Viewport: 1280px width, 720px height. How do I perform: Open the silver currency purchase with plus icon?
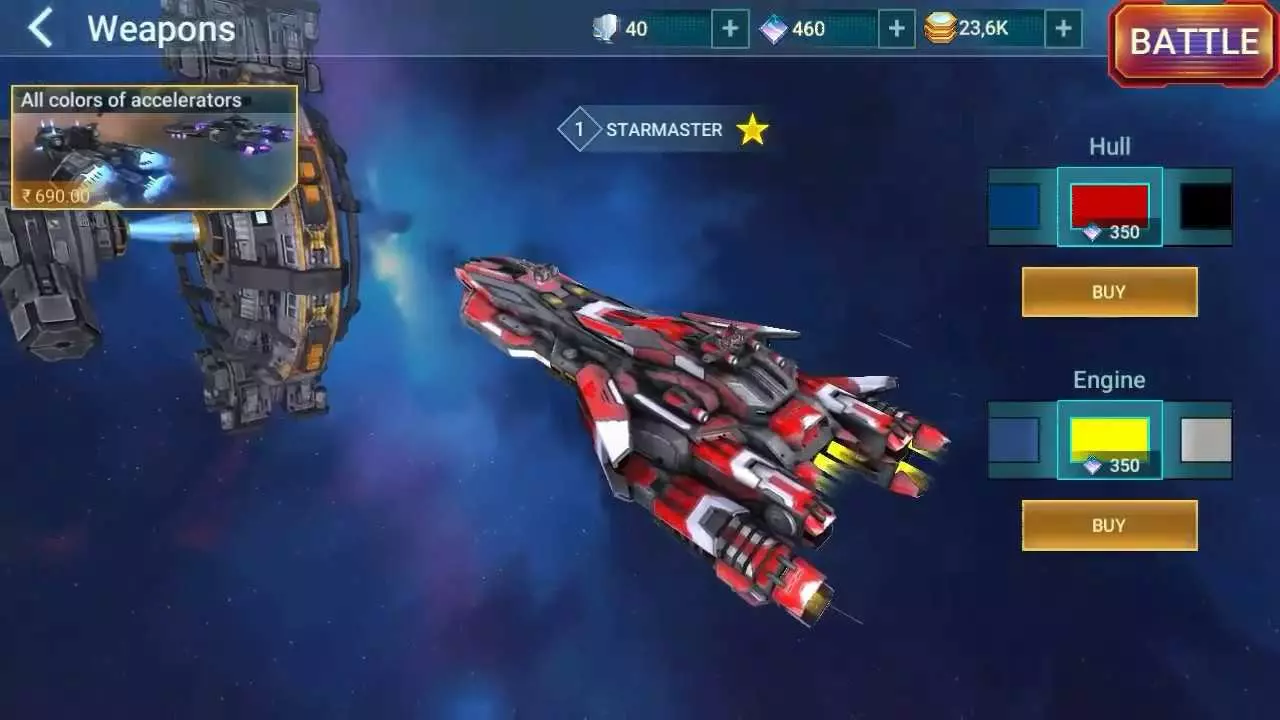tap(730, 28)
